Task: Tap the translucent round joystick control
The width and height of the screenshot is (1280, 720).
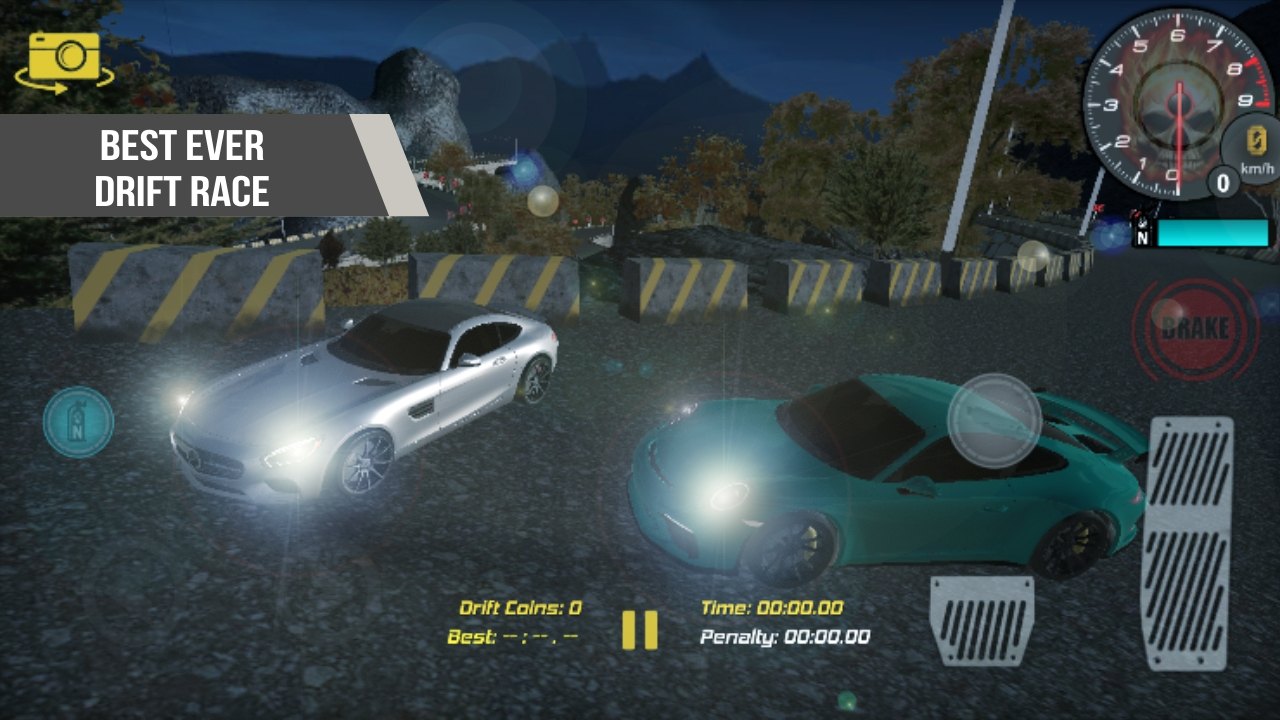Action: pyautogui.click(x=994, y=420)
